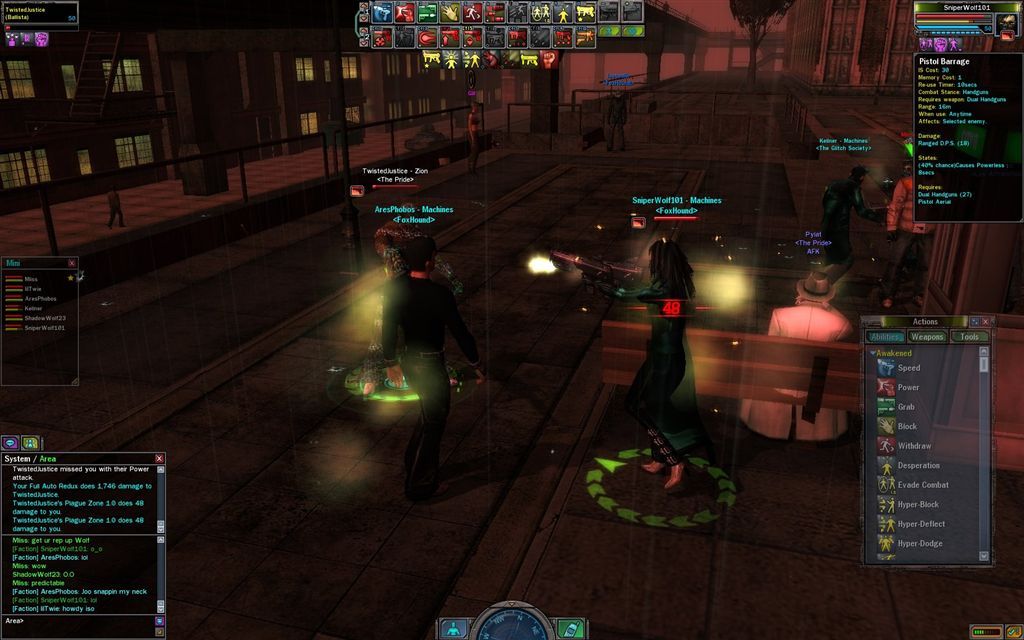Viewport: 1024px width, 640px height.
Task: Use the Block hand hotbar ability
Action: pos(450,12)
